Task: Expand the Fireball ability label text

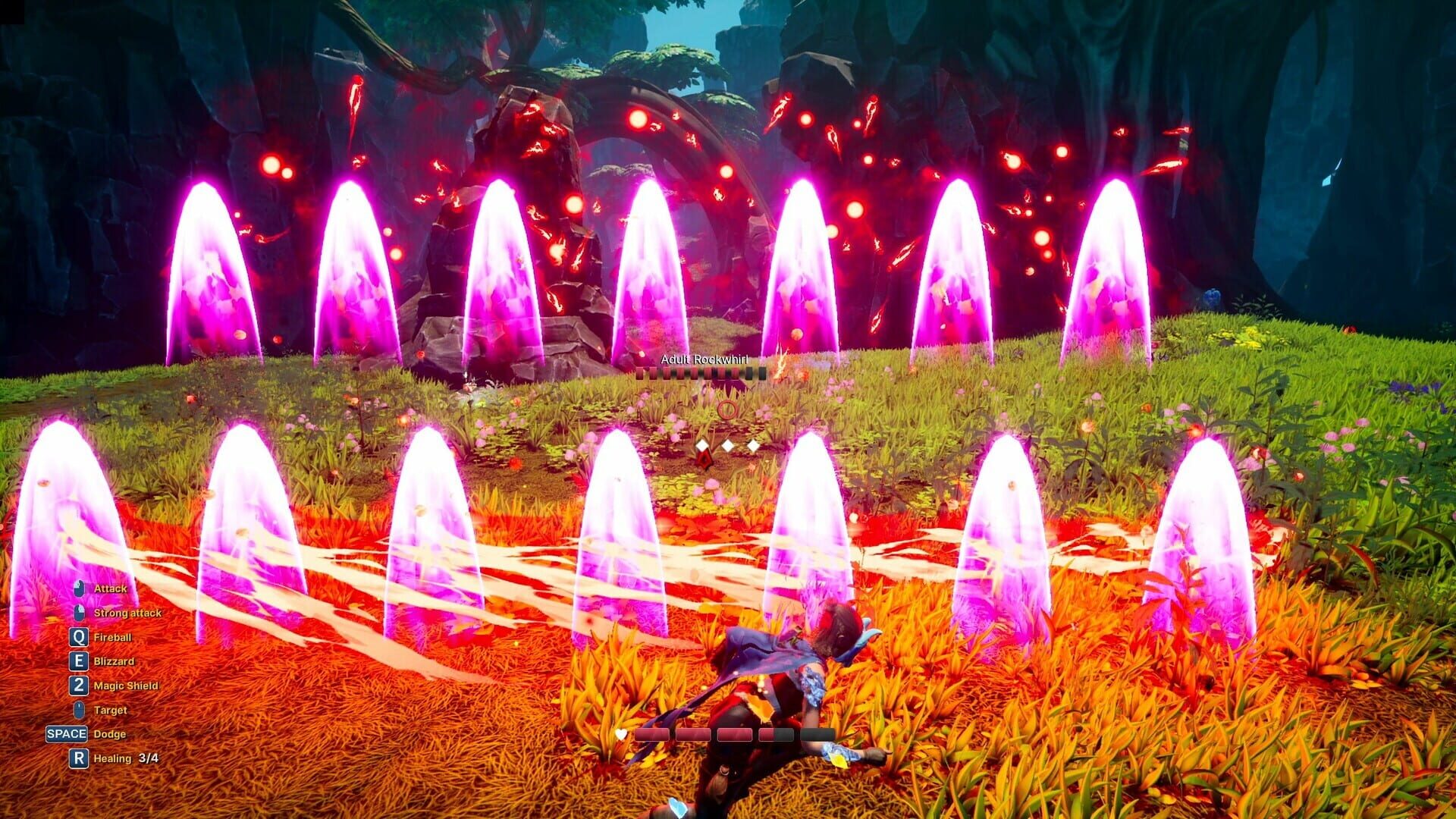Action: coord(111,637)
